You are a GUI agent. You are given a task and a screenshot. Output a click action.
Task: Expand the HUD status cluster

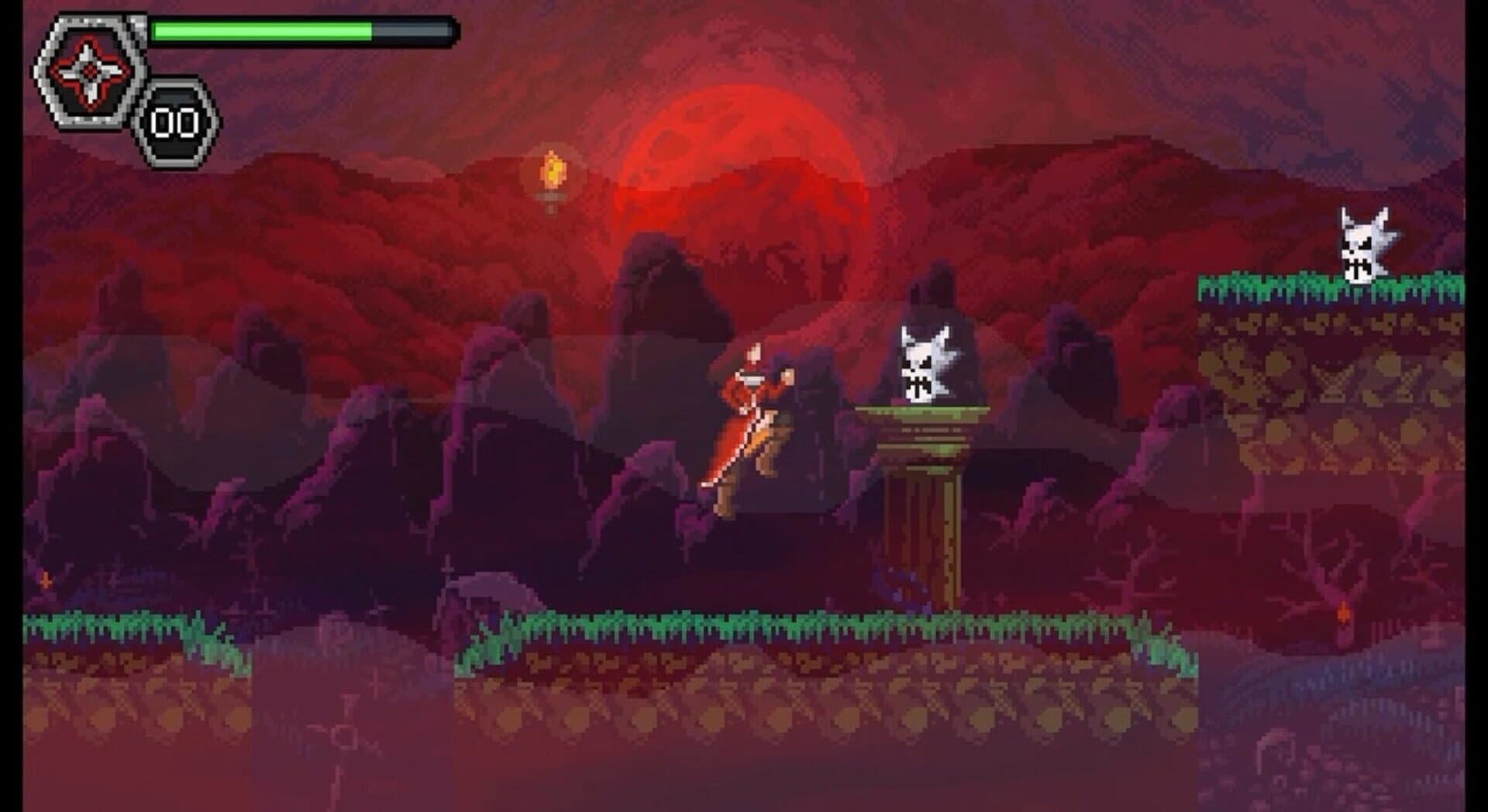click(116, 77)
